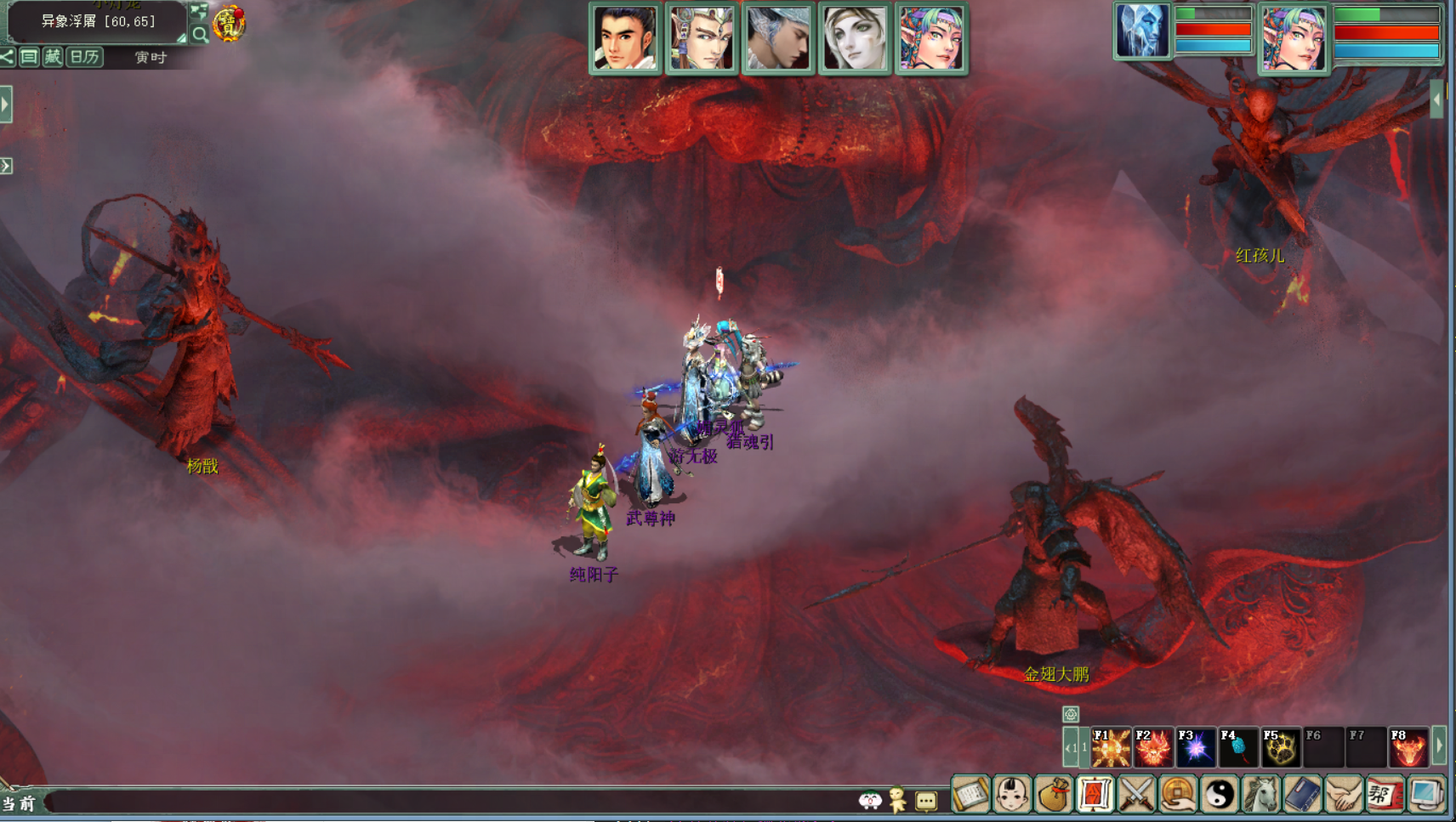Open the money bag inventory
The width and height of the screenshot is (1456, 822).
coord(1054,796)
